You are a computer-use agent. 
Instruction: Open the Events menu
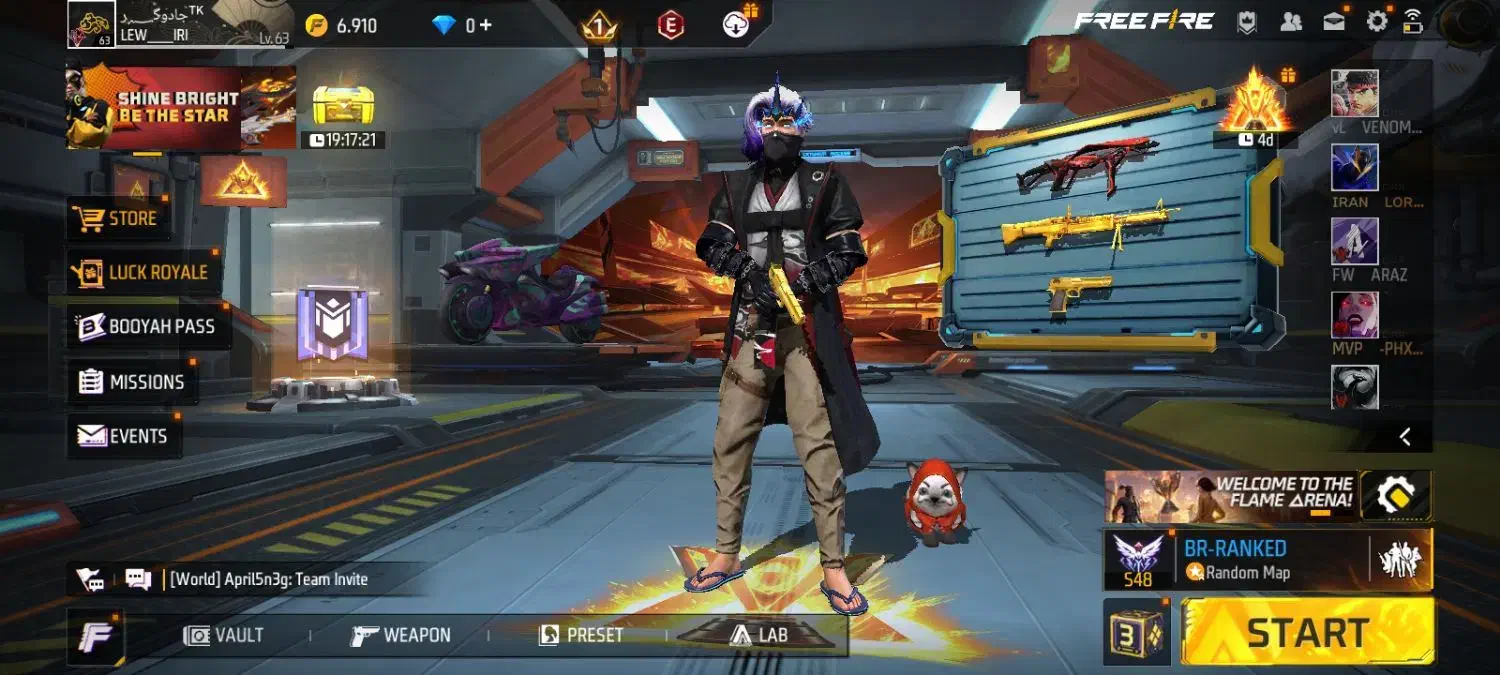point(123,436)
